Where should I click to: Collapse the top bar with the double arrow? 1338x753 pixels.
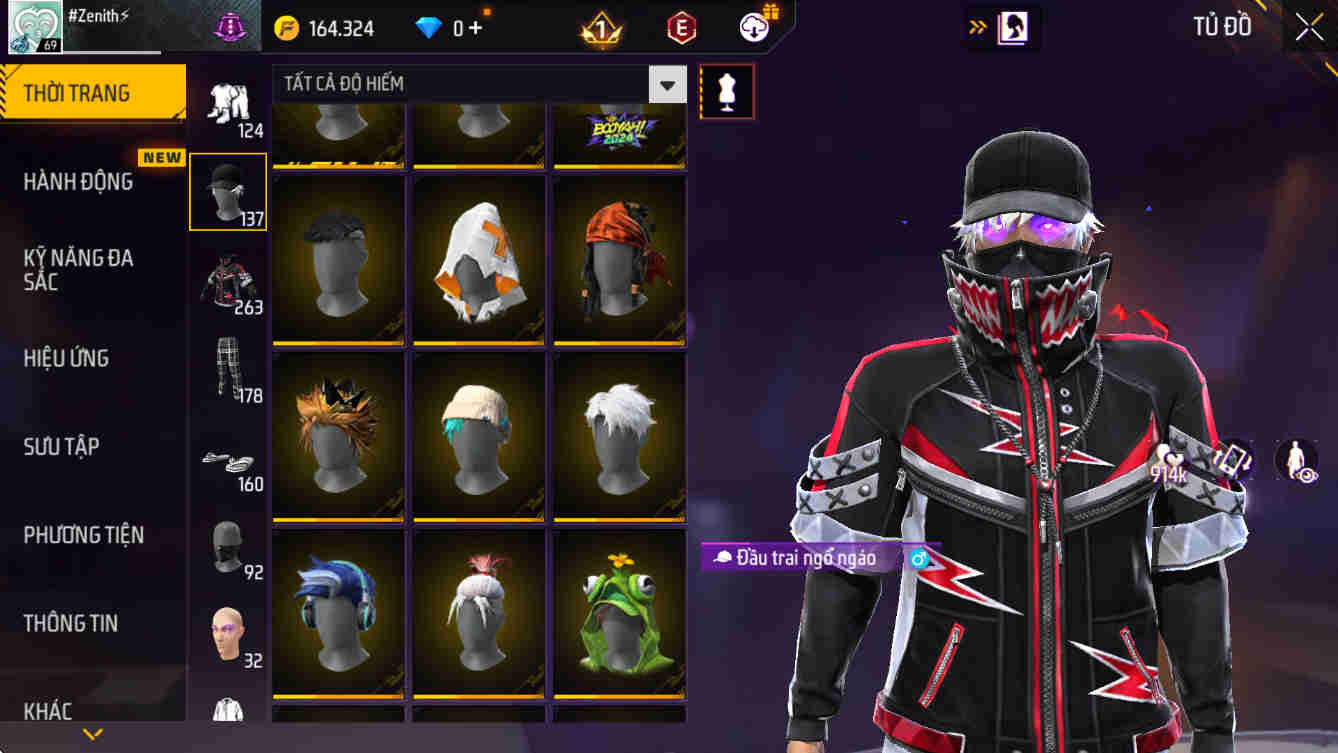pos(975,28)
